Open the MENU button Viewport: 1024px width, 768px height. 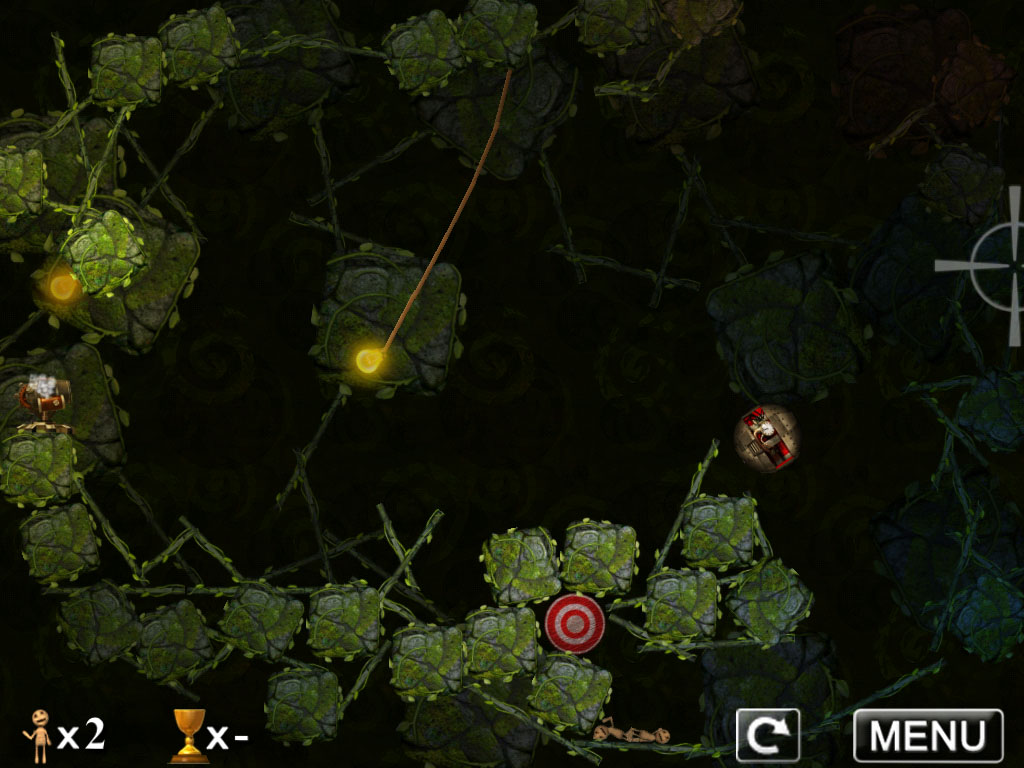point(927,736)
